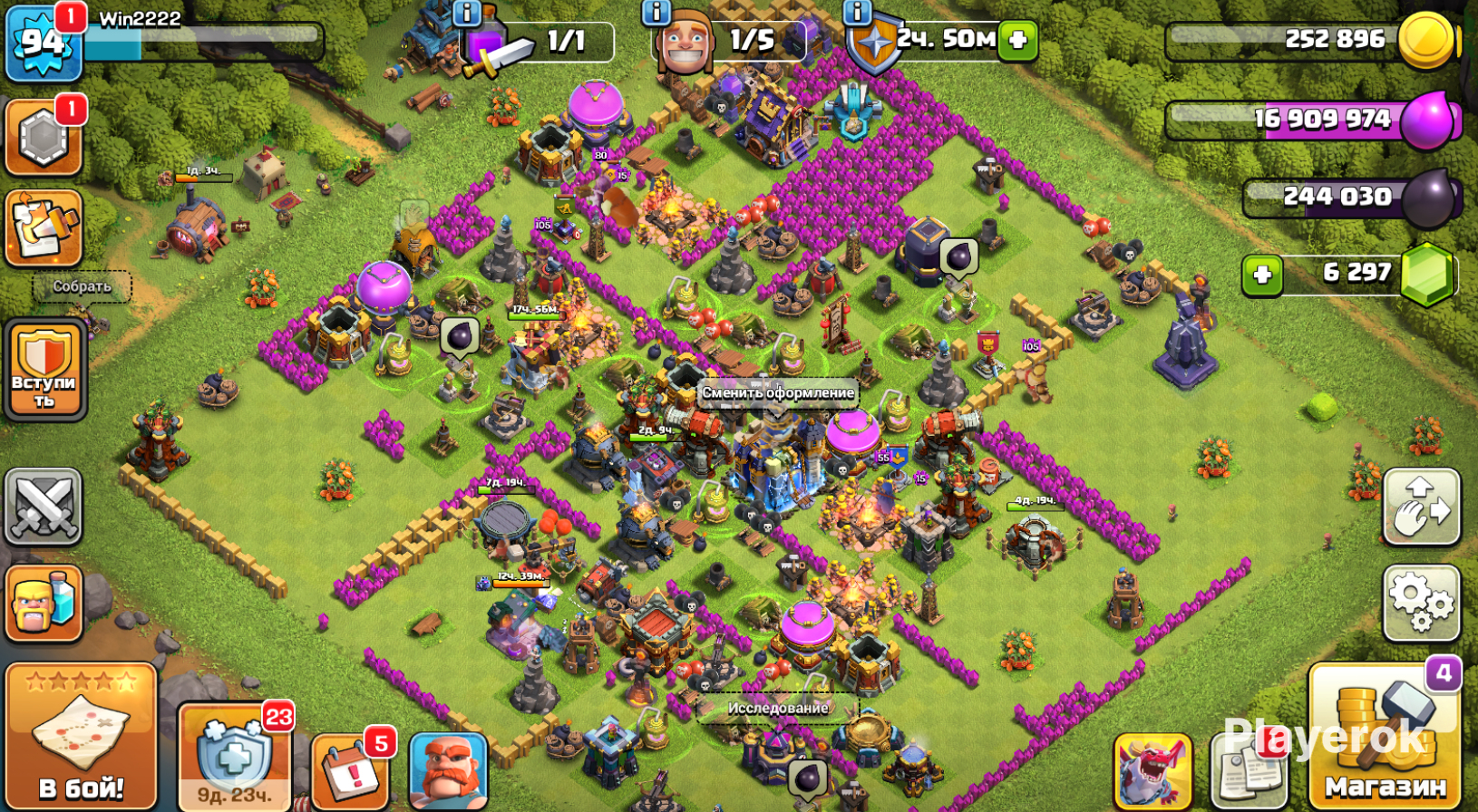Enter village layout edit mode (hand with arrows)
The width and height of the screenshot is (1478, 812).
tap(1421, 507)
